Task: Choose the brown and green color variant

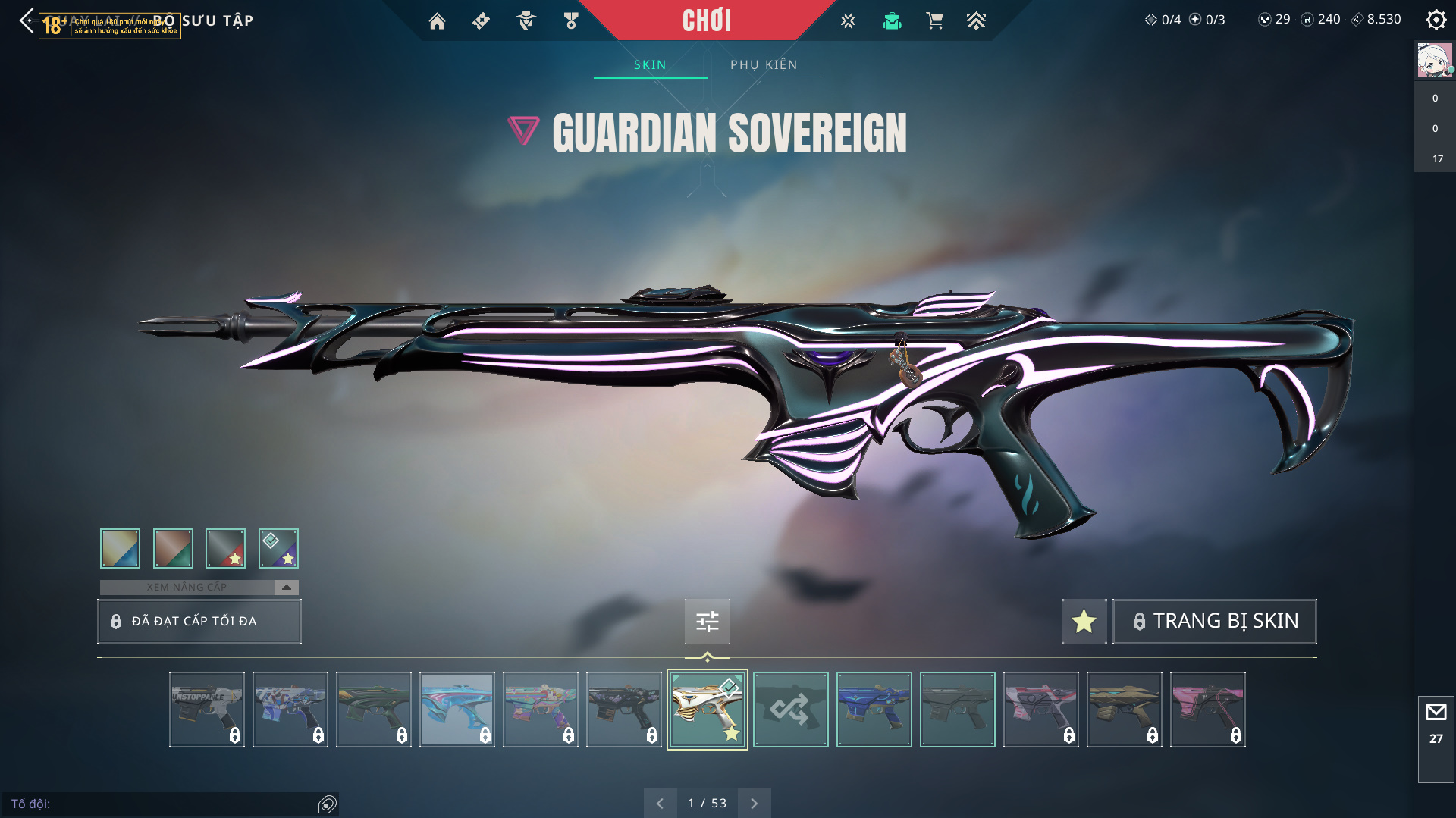Action: tap(173, 548)
